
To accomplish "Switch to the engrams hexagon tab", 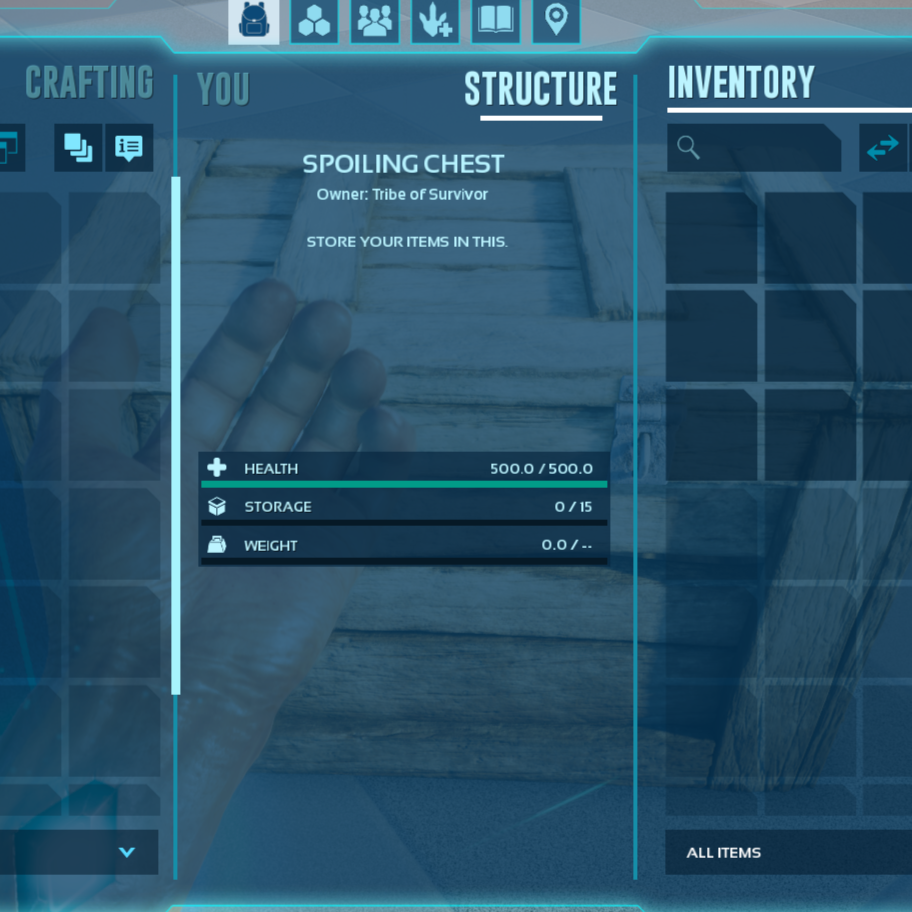I will [314, 21].
